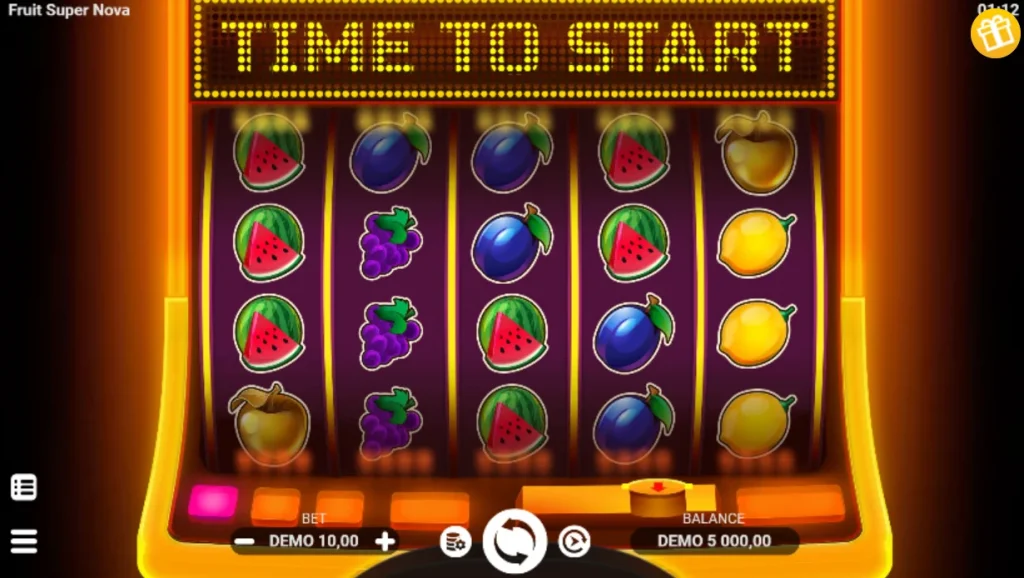The width and height of the screenshot is (1024, 578).
Task: Spin the reels with the center button
Action: [x=514, y=541]
